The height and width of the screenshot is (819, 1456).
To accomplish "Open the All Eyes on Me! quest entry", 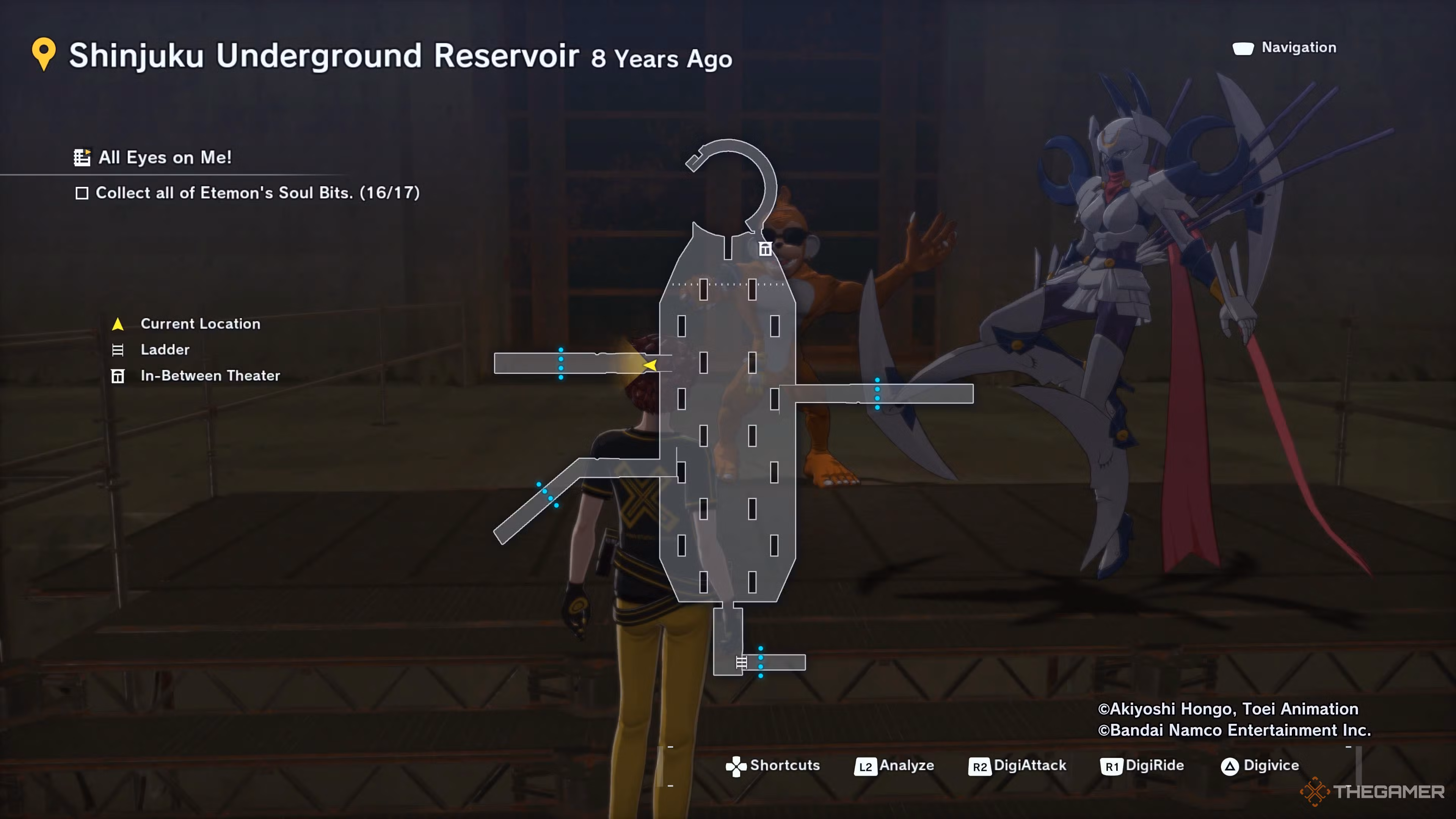I will pyautogui.click(x=164, y=157).
